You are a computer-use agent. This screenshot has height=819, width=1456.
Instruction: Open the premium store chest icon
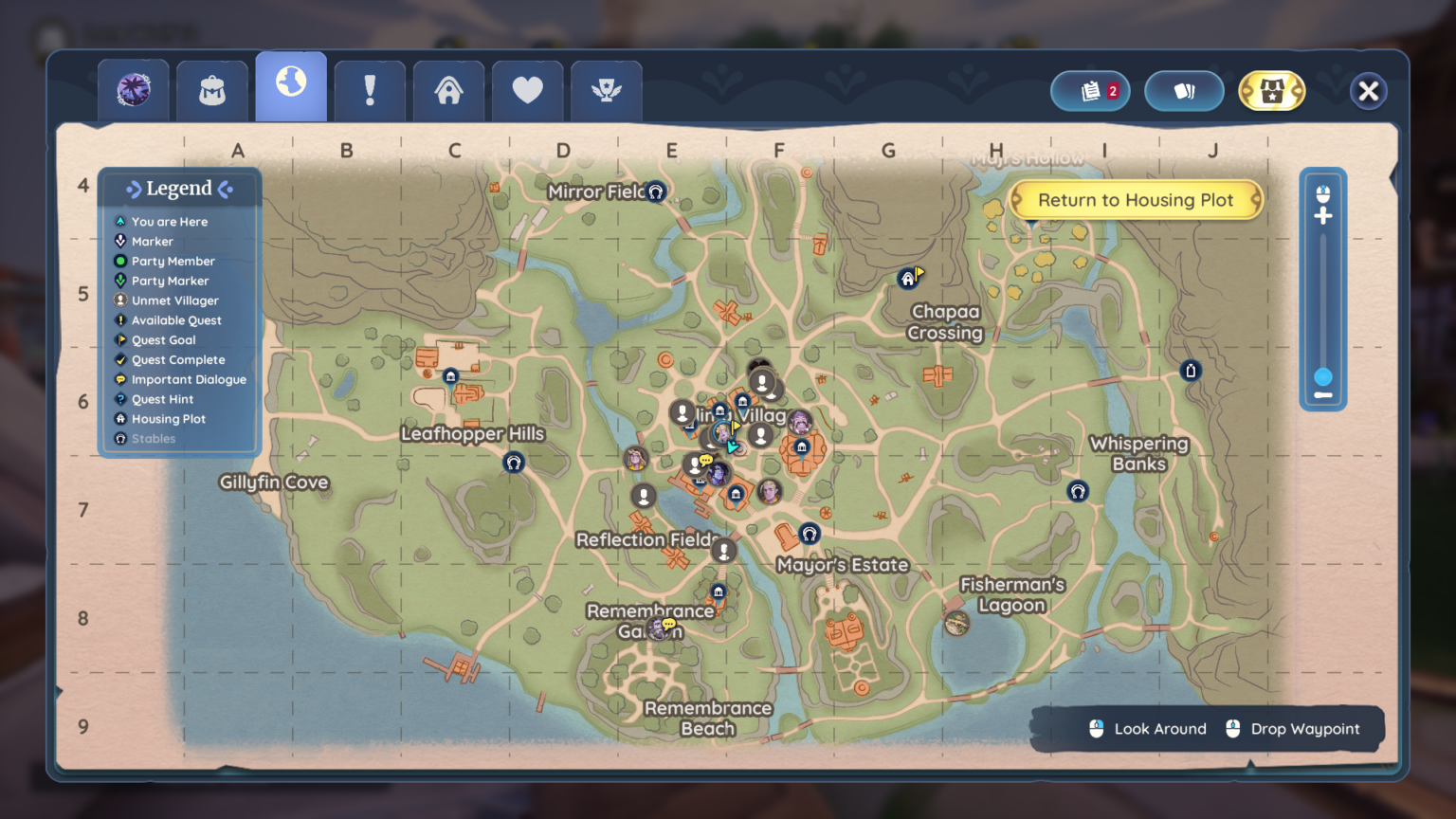point(1272,91)
